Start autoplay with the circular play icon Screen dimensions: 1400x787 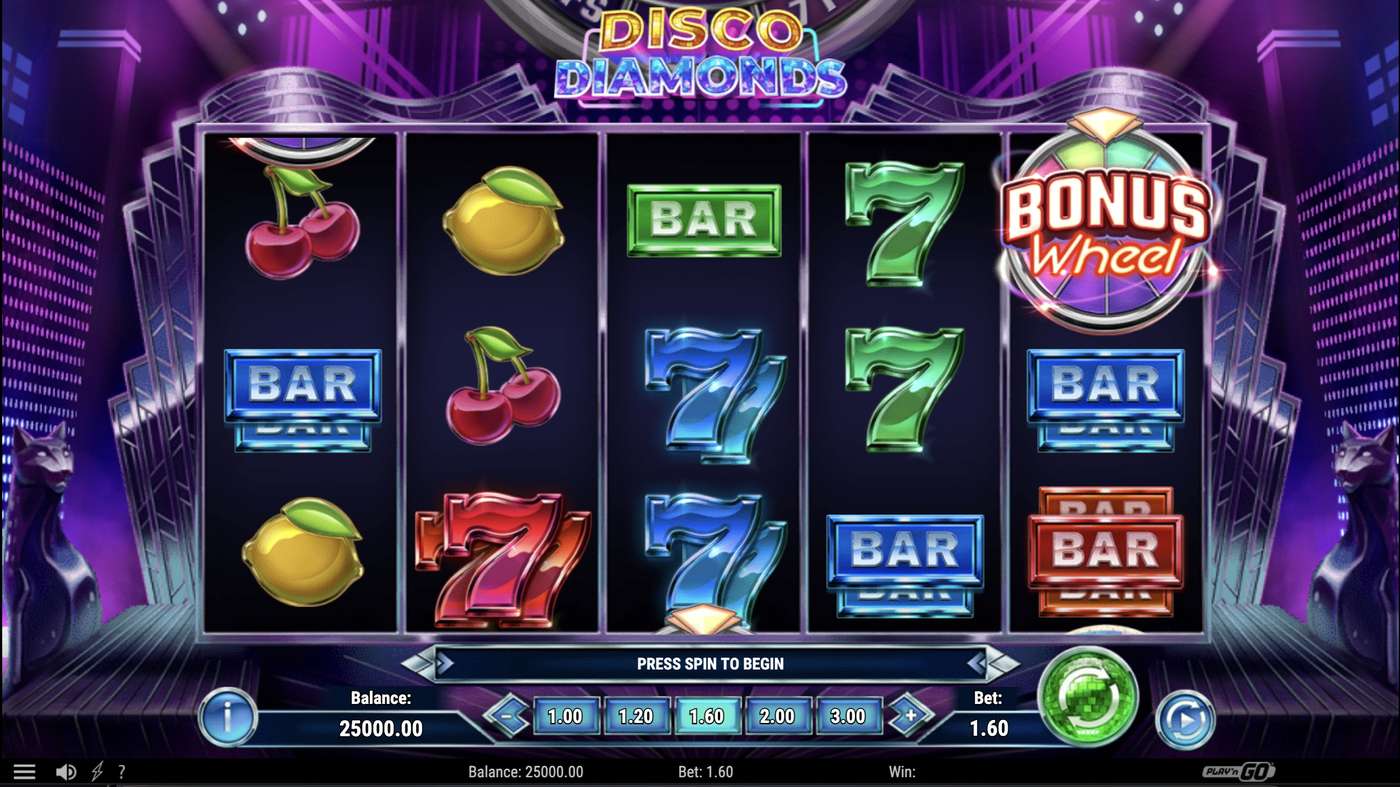click(x=1184, y=717)
